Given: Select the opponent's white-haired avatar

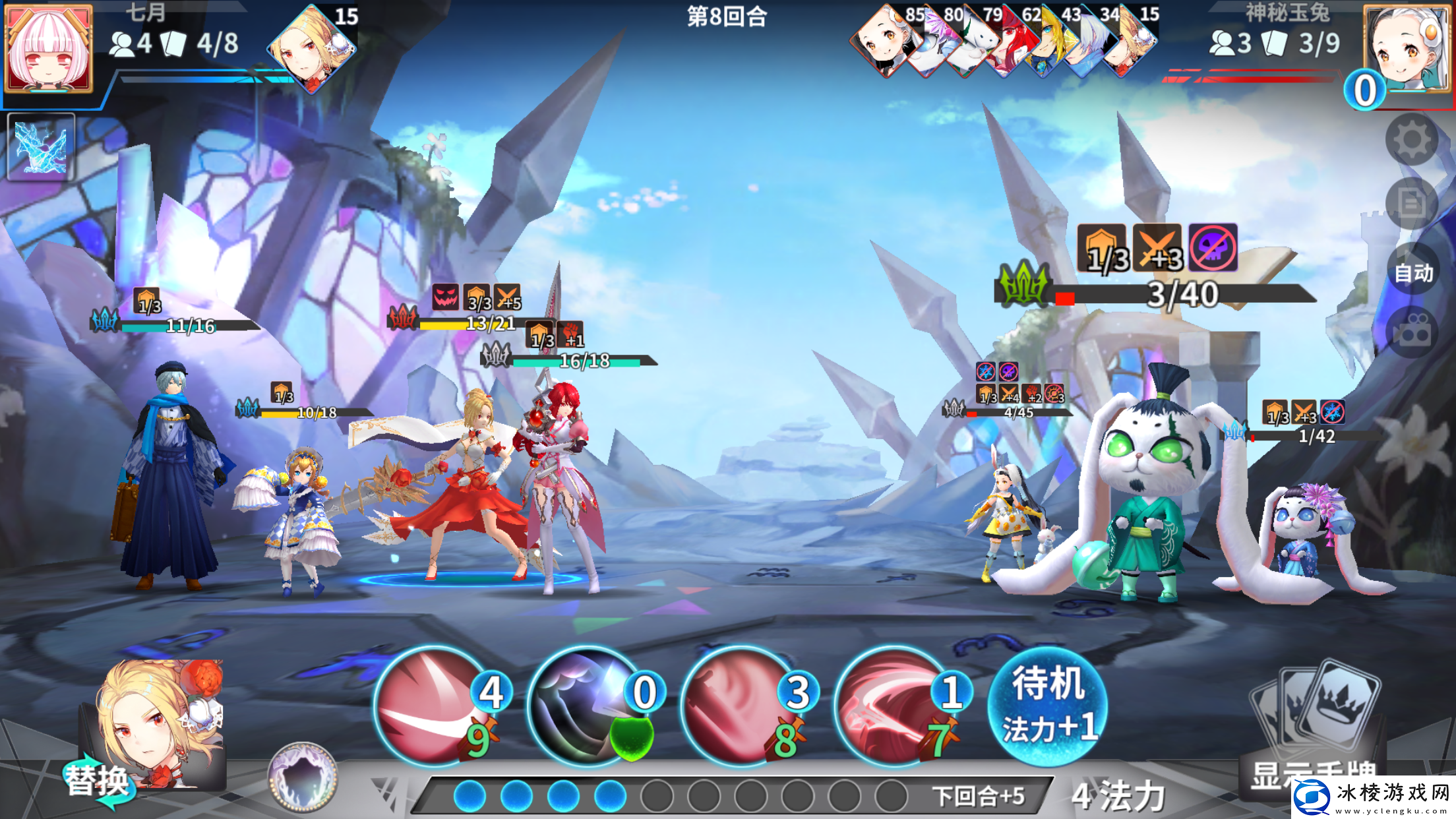Looking at the screenshot, I should tap(1406, 48).
